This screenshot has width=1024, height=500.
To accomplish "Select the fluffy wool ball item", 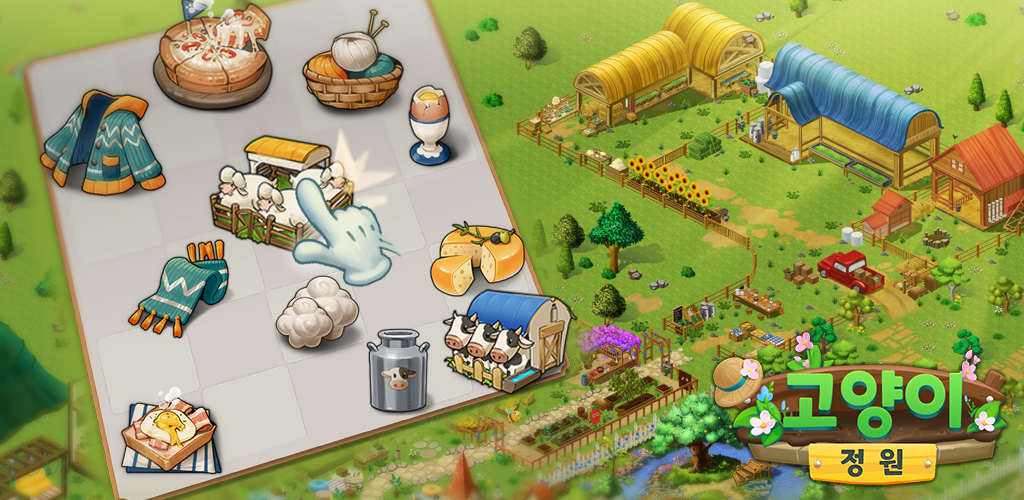I will [x=316, y=313].
